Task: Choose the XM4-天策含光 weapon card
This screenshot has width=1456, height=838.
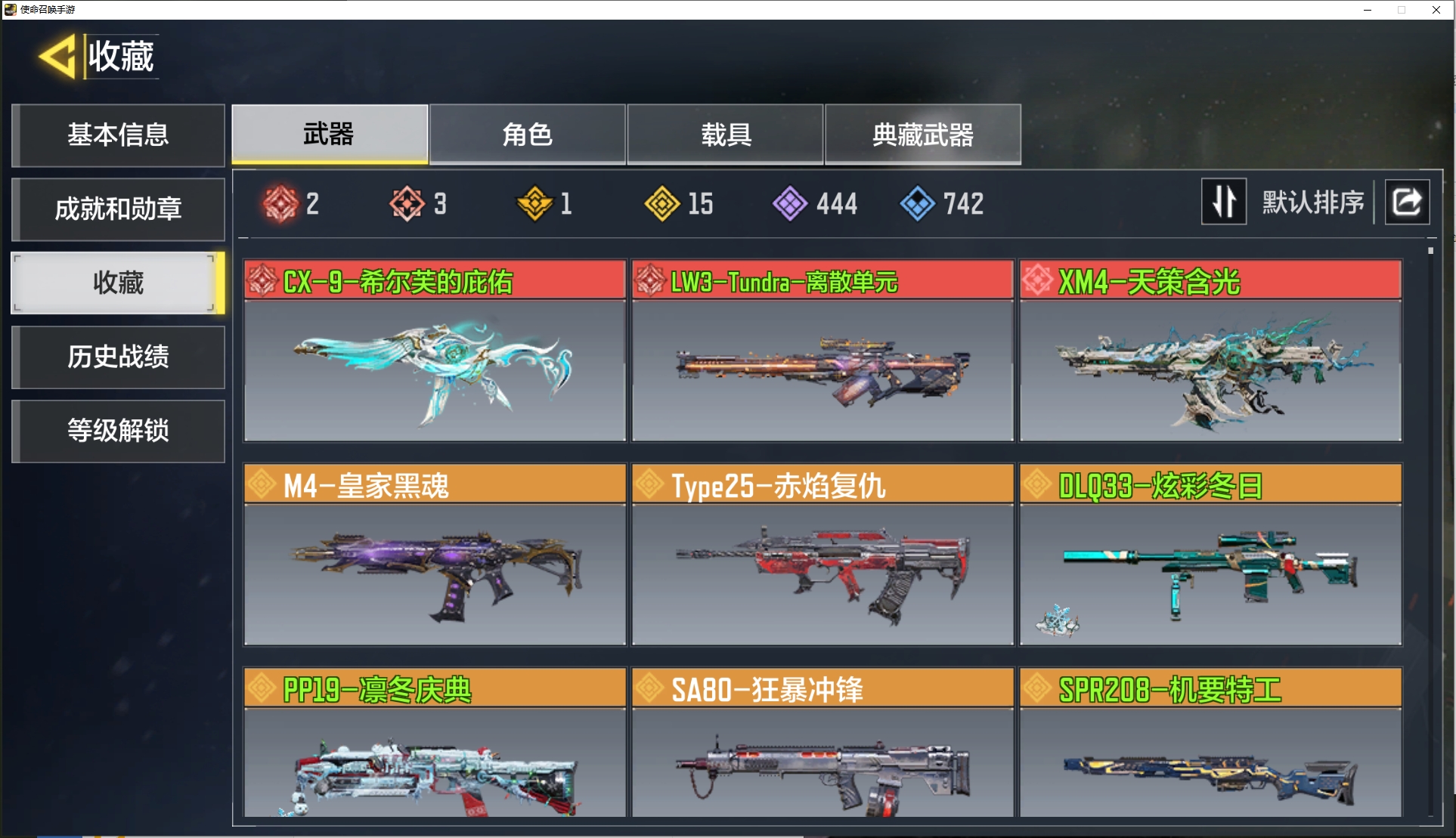Action: (1210, 351)
